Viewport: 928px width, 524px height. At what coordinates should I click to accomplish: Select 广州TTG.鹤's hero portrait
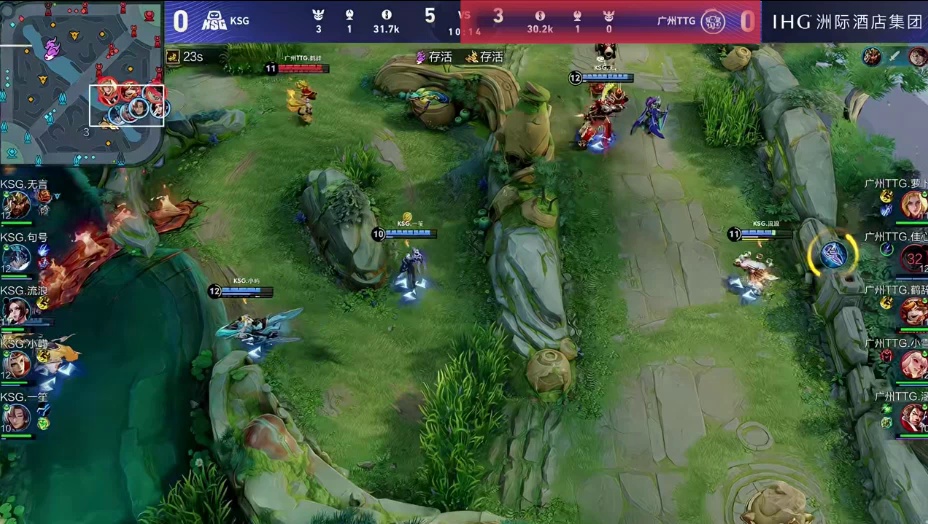coord(912,311)
